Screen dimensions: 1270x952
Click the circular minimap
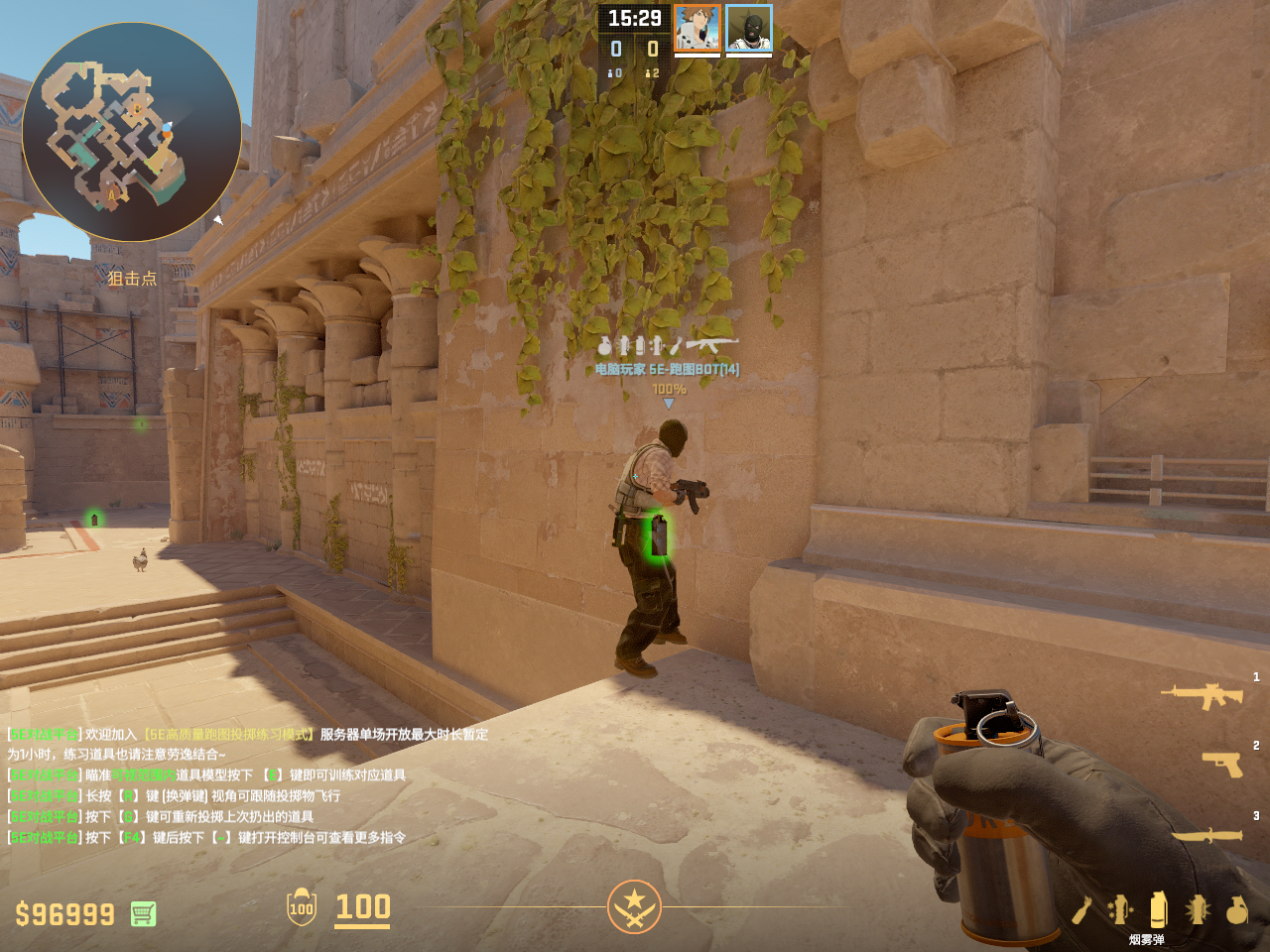132,132
